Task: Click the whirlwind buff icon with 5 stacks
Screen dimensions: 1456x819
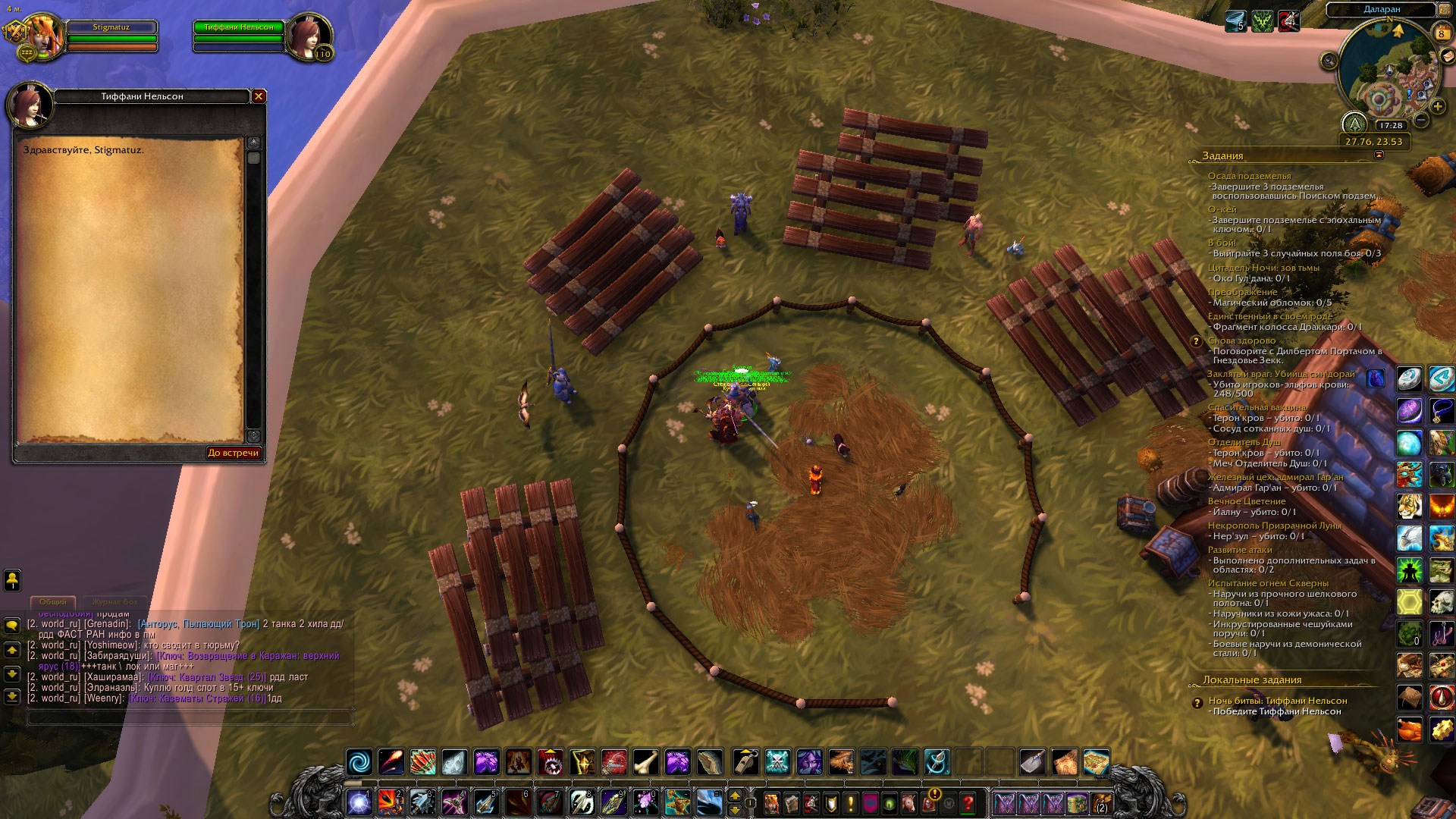Action: point(1235,21)
